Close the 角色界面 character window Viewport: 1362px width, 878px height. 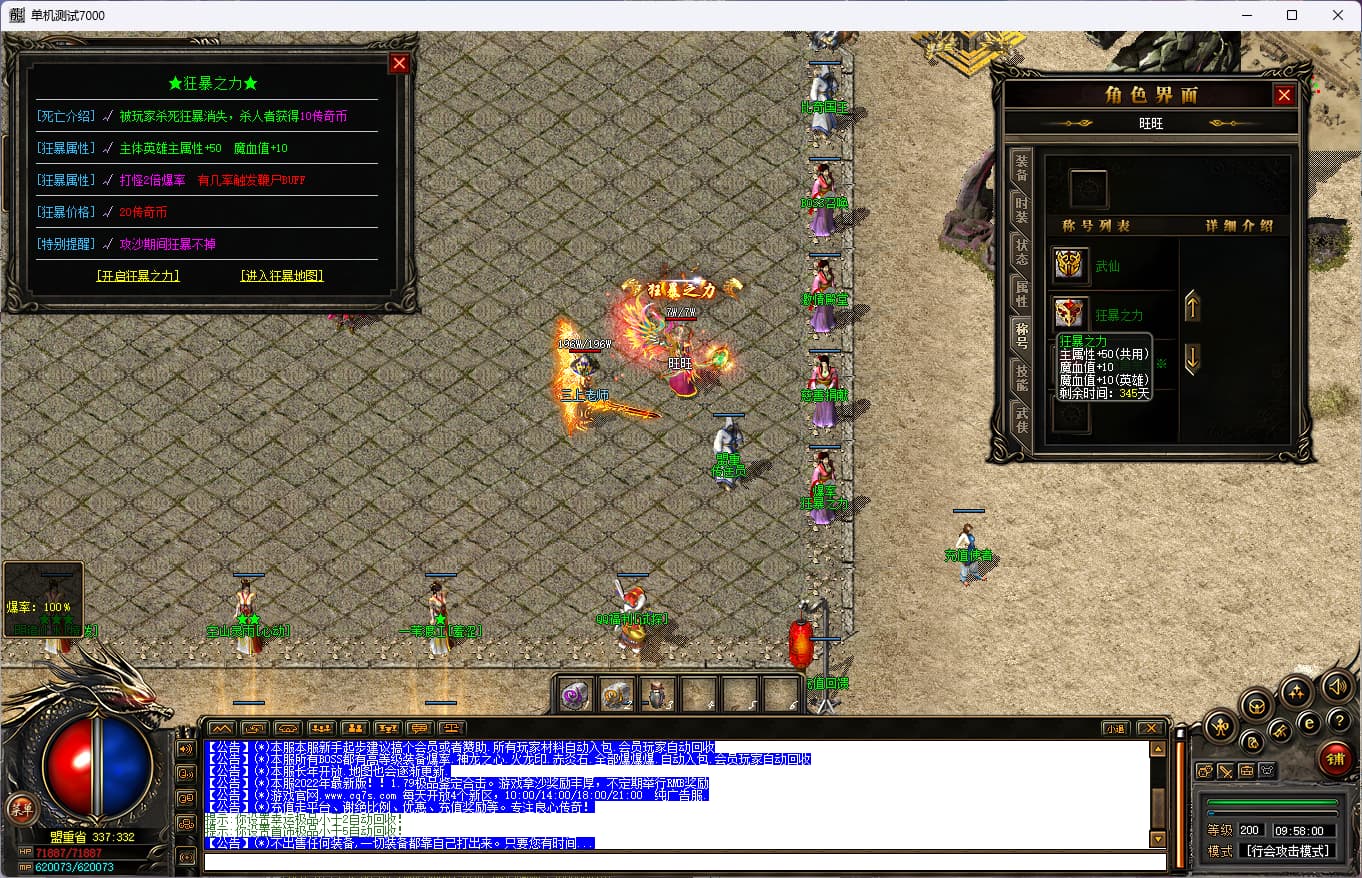[1284, 95]
